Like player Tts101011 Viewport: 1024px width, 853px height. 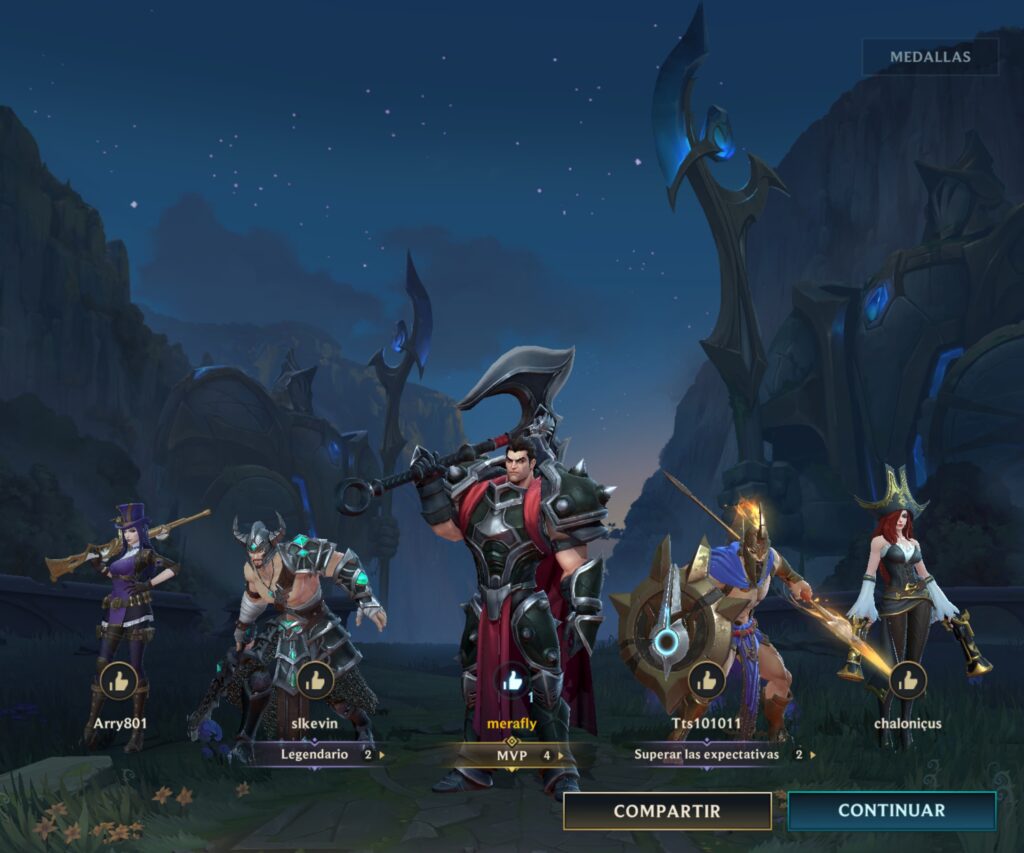707,681
